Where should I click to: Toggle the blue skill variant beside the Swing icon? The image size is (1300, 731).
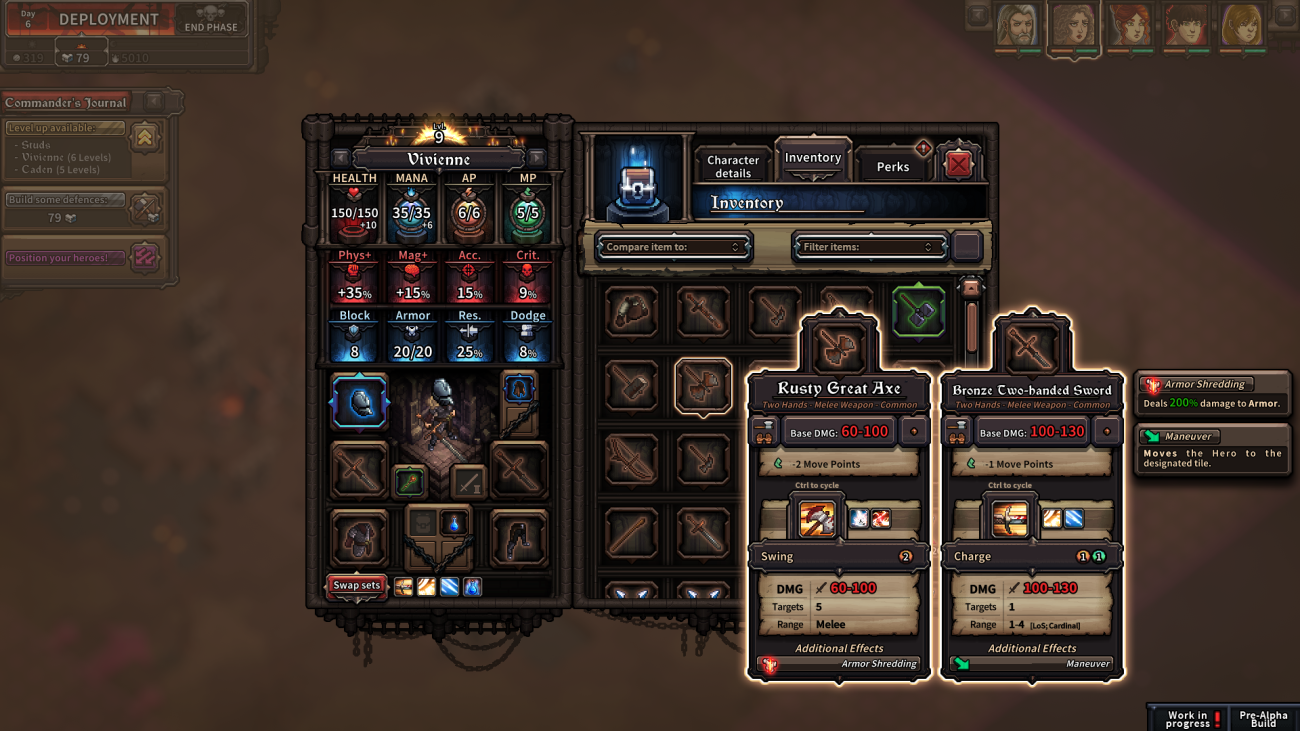point(859,518)
